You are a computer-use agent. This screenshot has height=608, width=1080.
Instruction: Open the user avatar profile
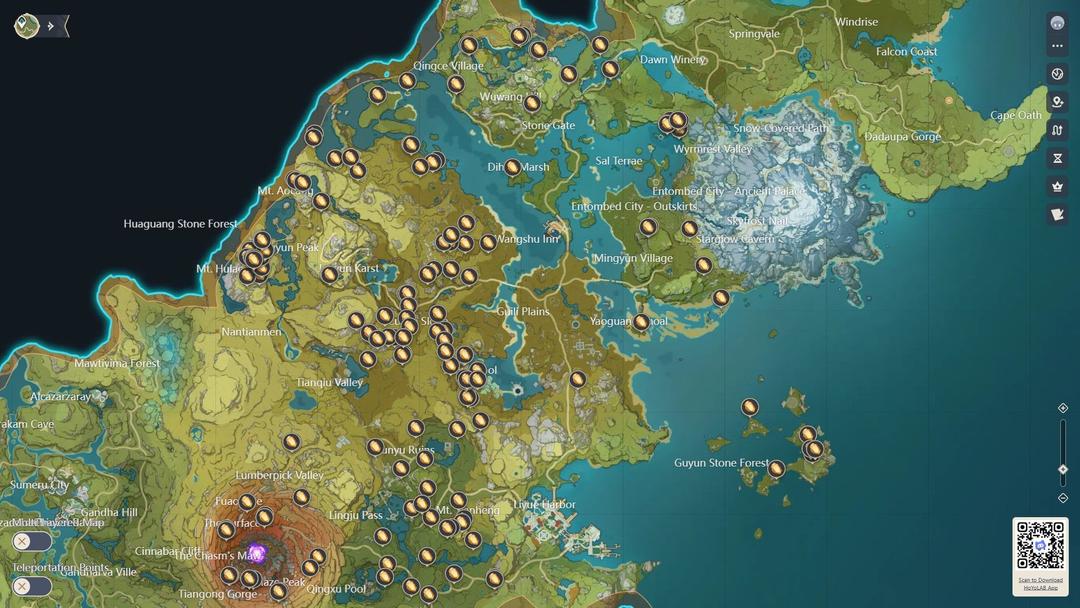[x=1057, y=23]
